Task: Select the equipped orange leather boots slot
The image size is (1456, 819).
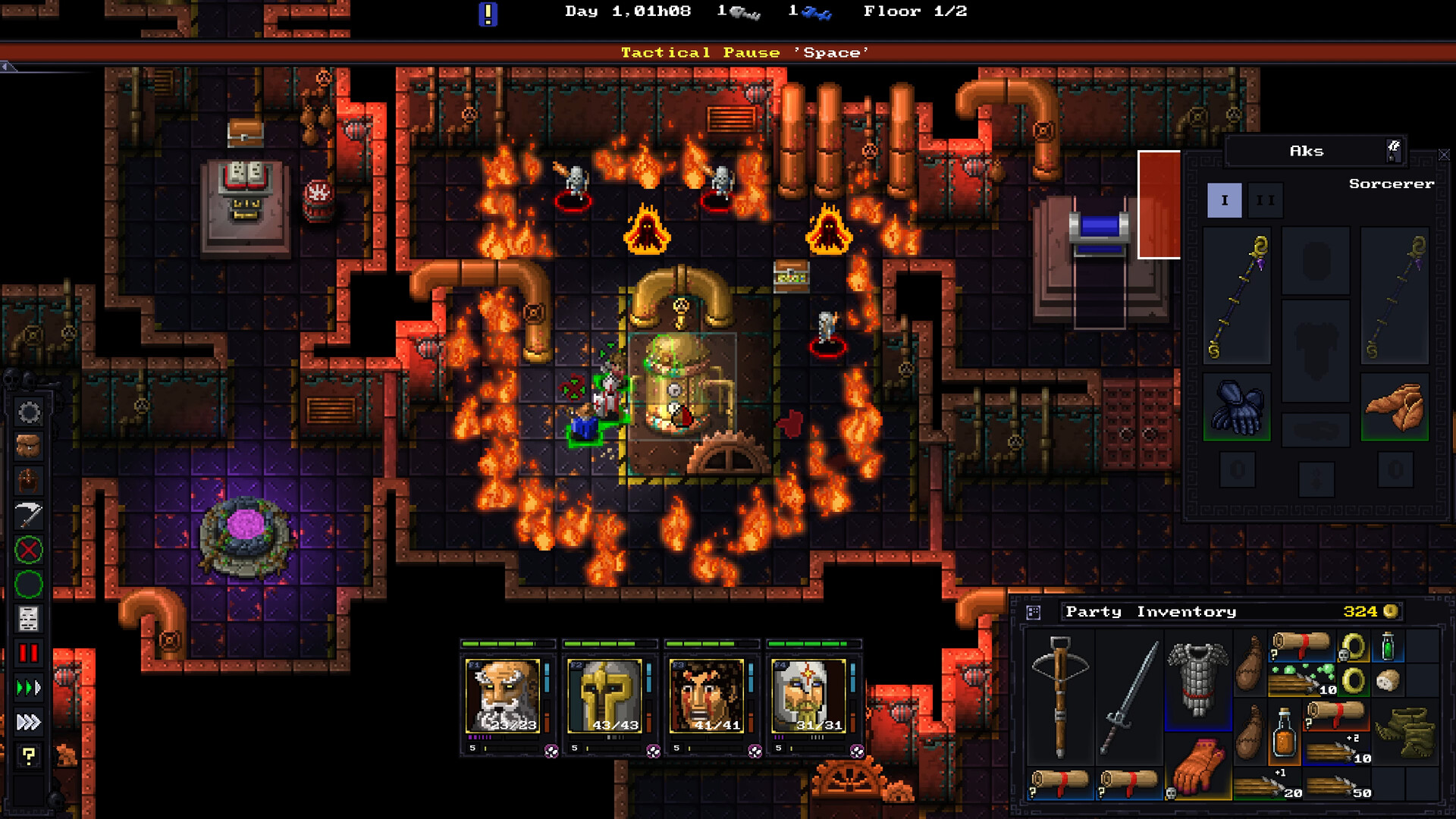Action: pyautogui.click(x=1395, y=407)
